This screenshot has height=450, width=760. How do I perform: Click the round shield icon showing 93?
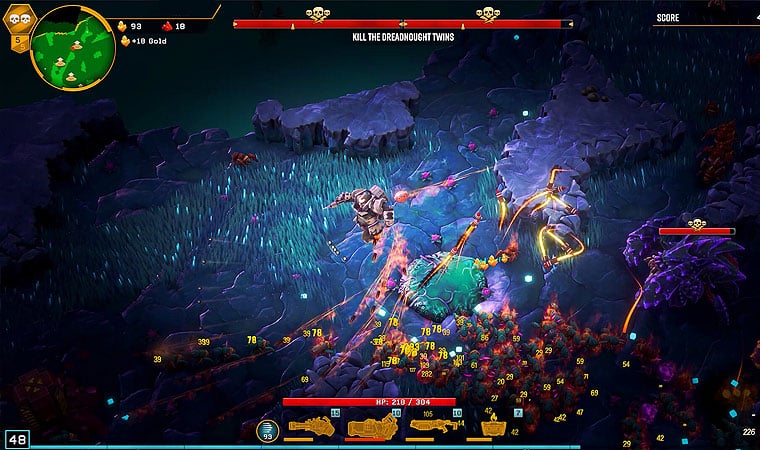266,430
